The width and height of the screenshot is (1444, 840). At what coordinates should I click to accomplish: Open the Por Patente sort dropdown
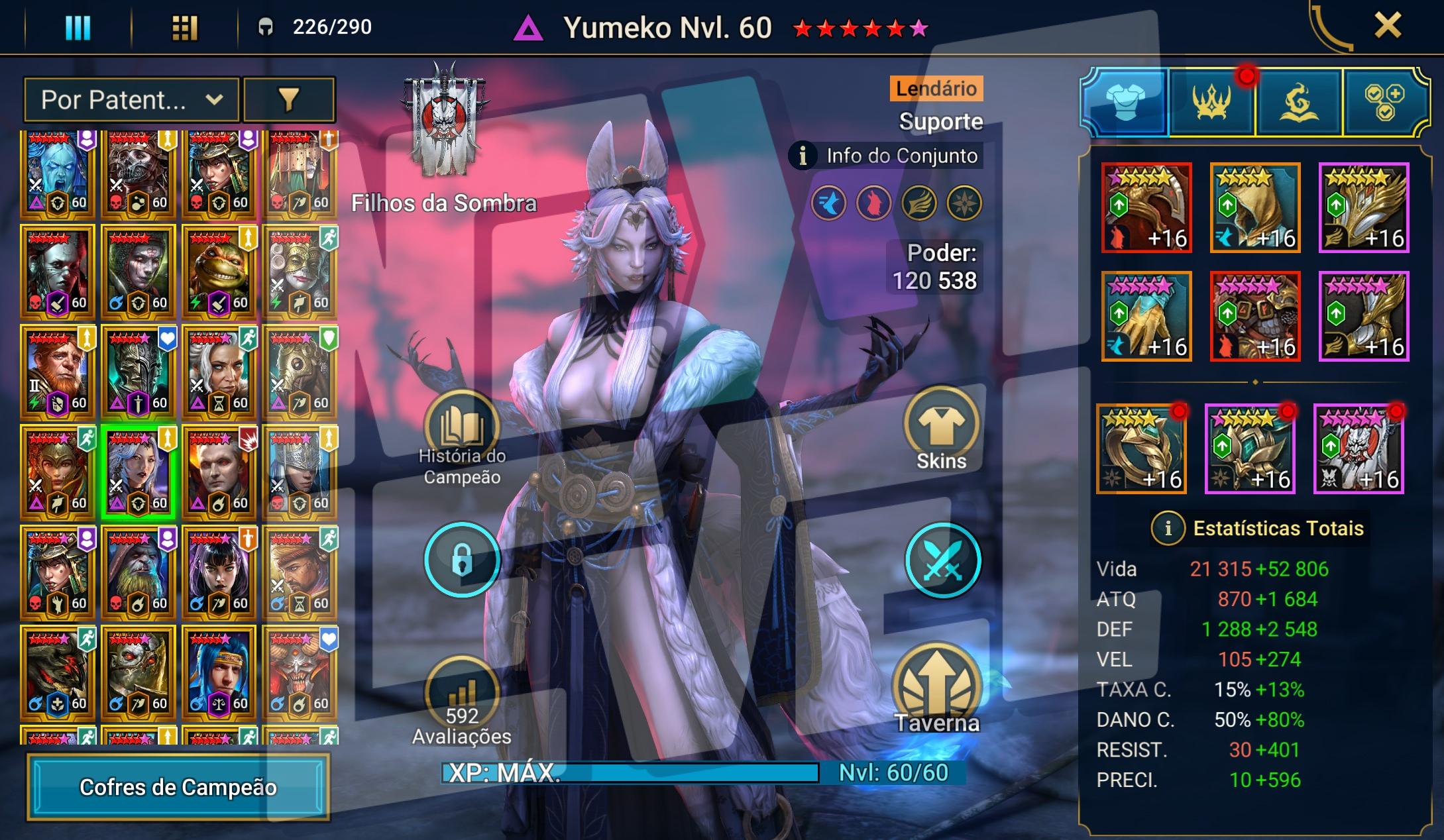[131, 100]
